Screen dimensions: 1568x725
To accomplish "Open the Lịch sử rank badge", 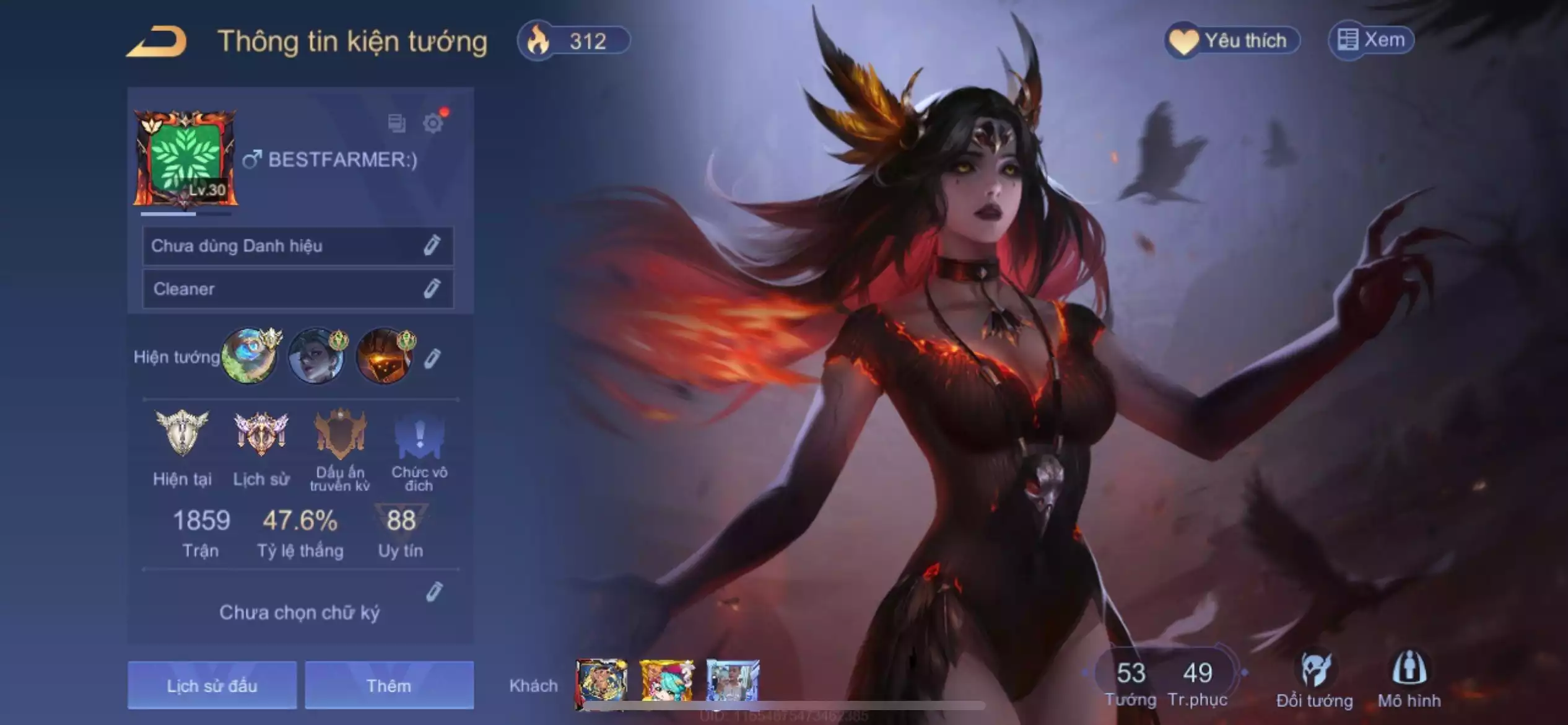I will pos(261,434).
